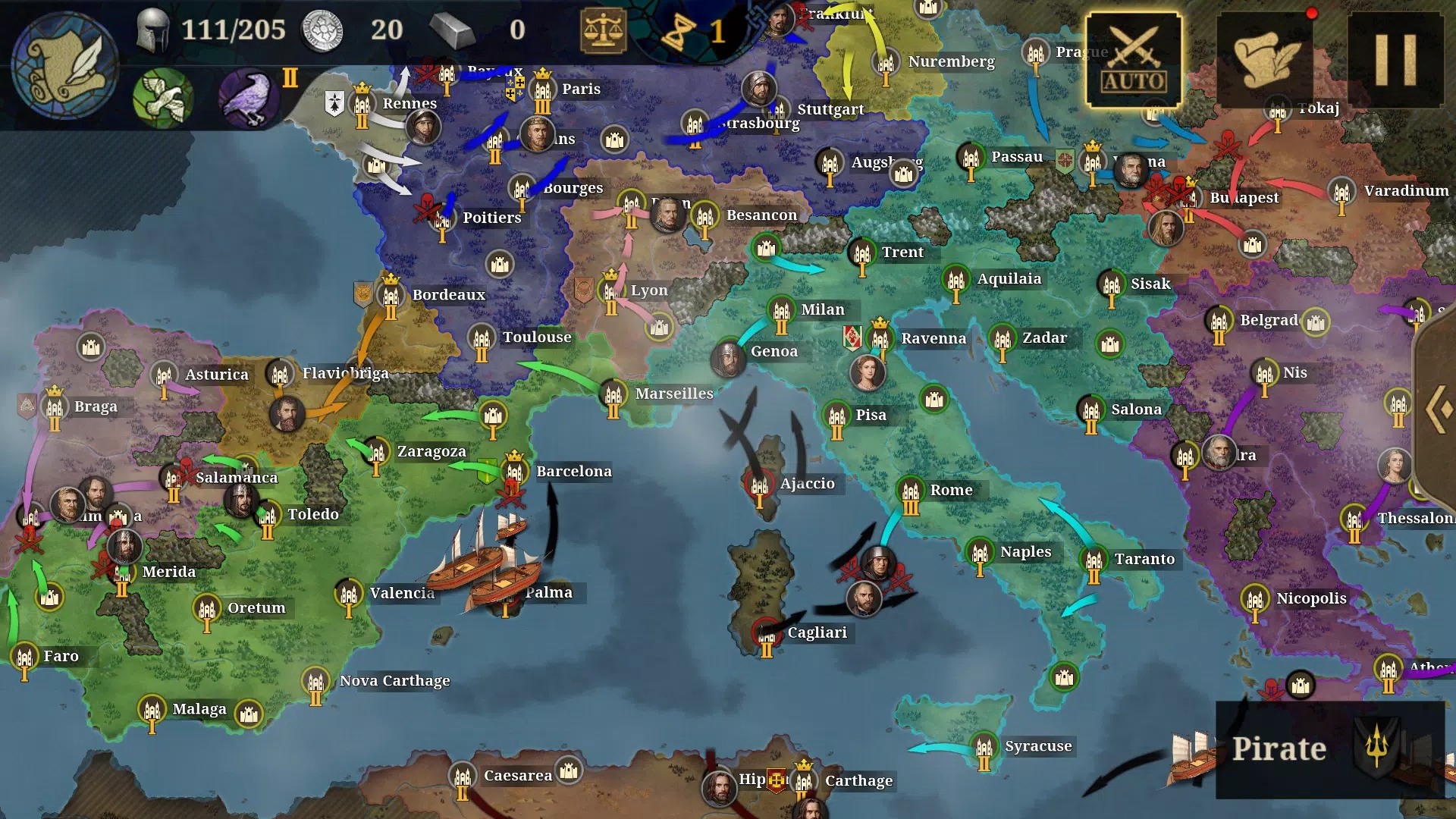Choose the Bordeaux city marker
Image resolution: width=1456 pixels, height=819 pixels.
point(391,296)
